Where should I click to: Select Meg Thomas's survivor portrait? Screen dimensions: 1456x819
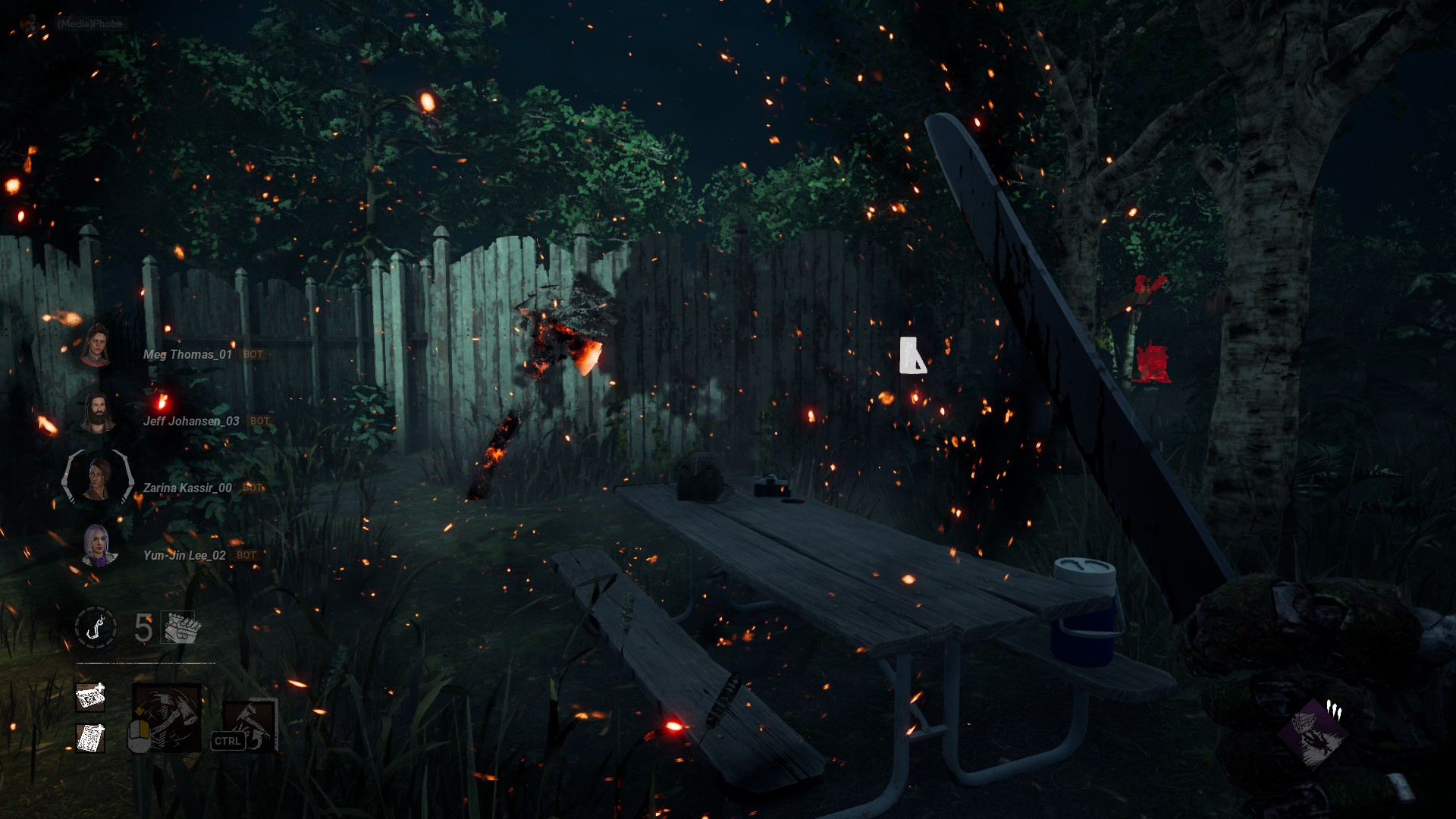click(96, 347)
